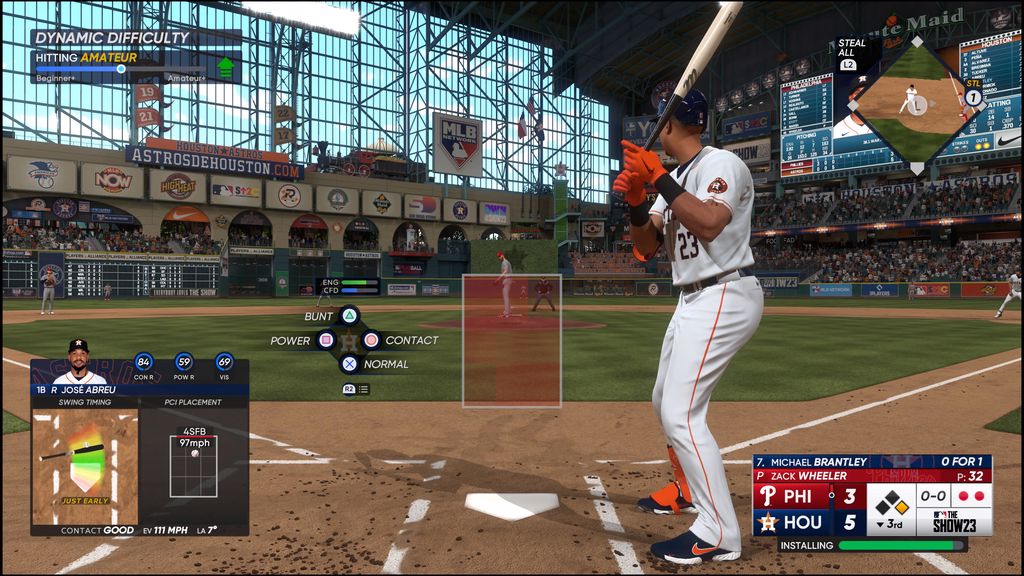Select the translucent strike zone box
Image resolution: width=1024 pixels, height=576 pixels.
point(512,341)
